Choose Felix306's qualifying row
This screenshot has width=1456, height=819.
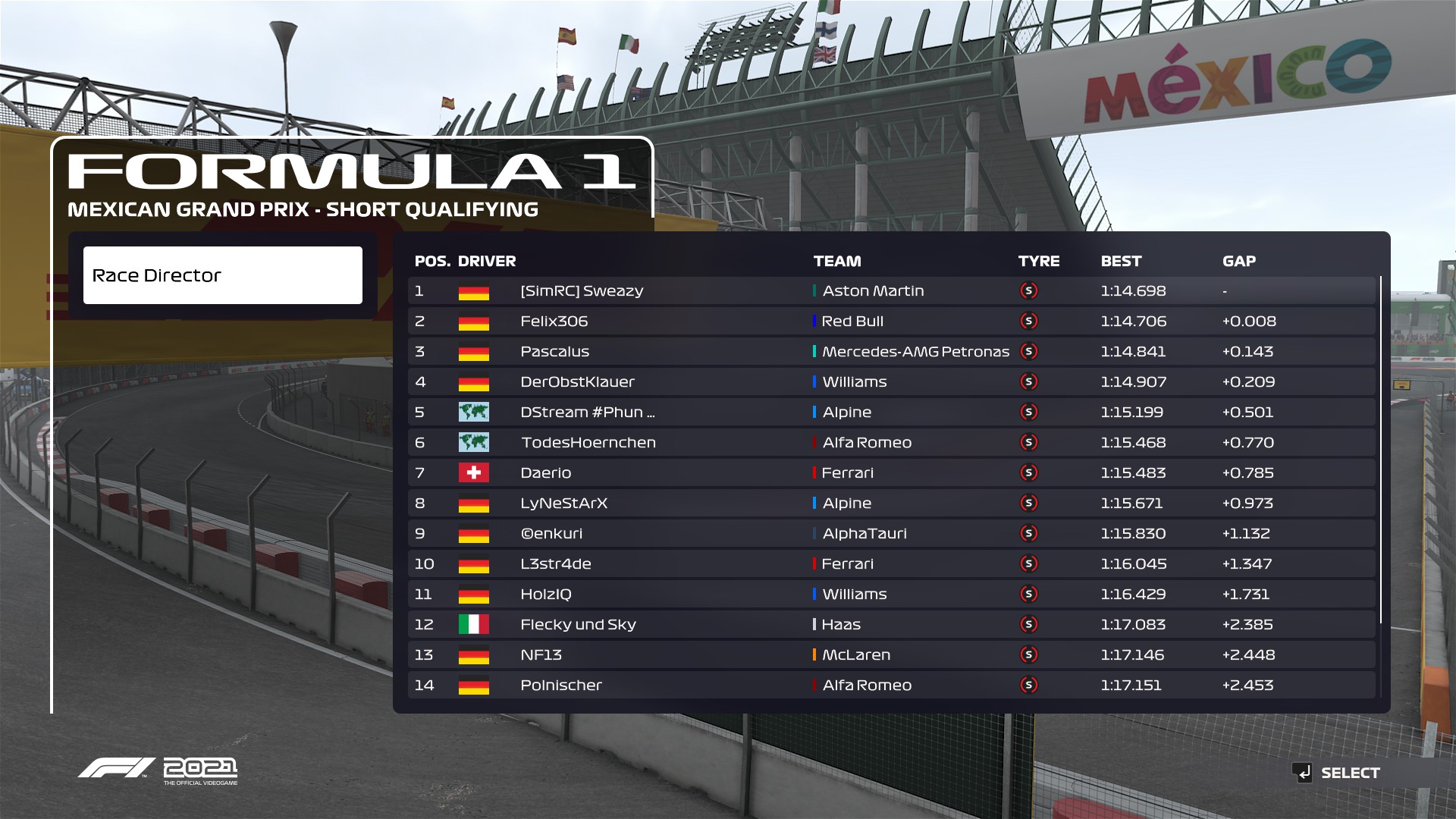[x=891, y=322]
